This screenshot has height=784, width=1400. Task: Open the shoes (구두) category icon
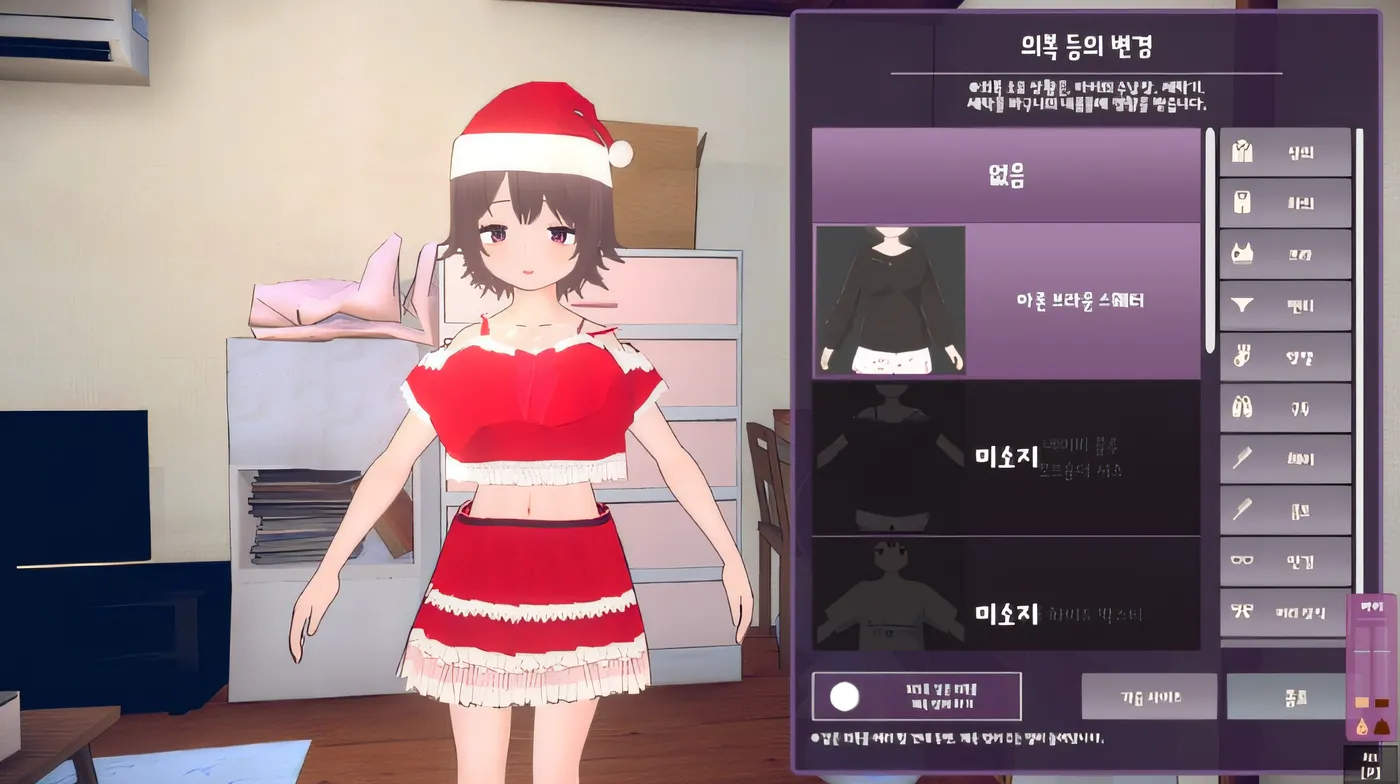(1284, 407)
